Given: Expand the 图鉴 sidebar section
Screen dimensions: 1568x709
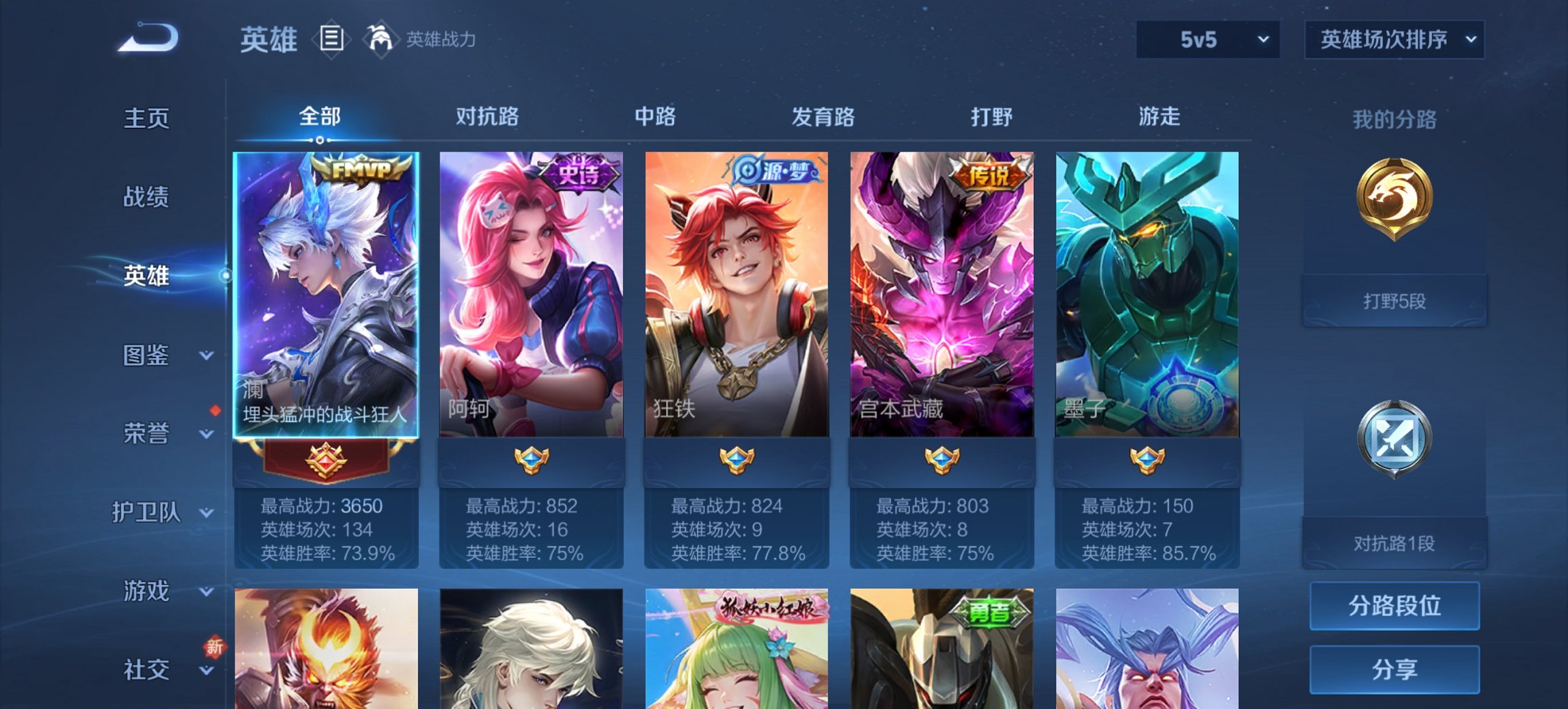Looking at the screenshot, I should (x=147, y=356).
